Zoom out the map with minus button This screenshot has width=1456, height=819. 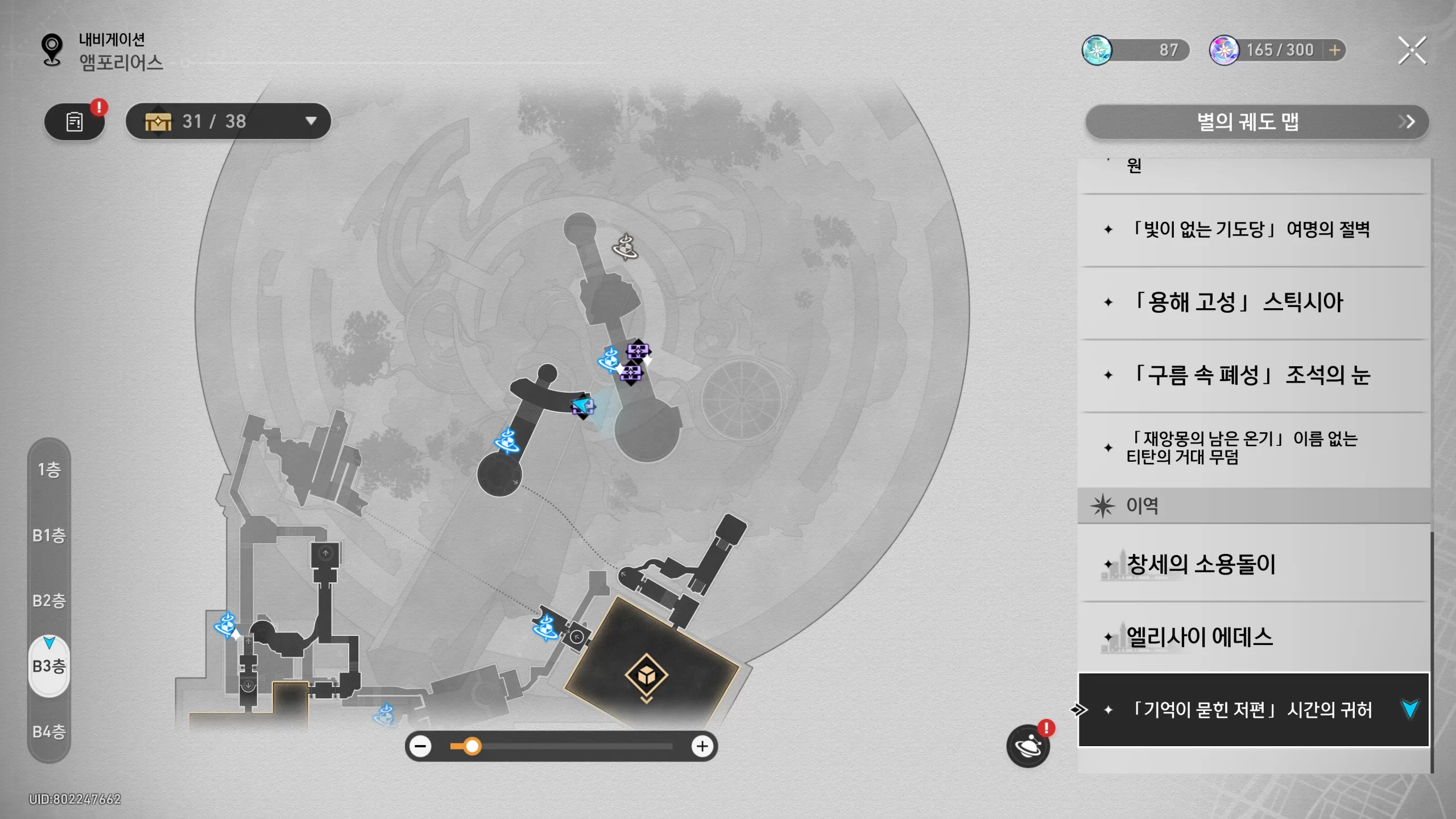point(421,746)
